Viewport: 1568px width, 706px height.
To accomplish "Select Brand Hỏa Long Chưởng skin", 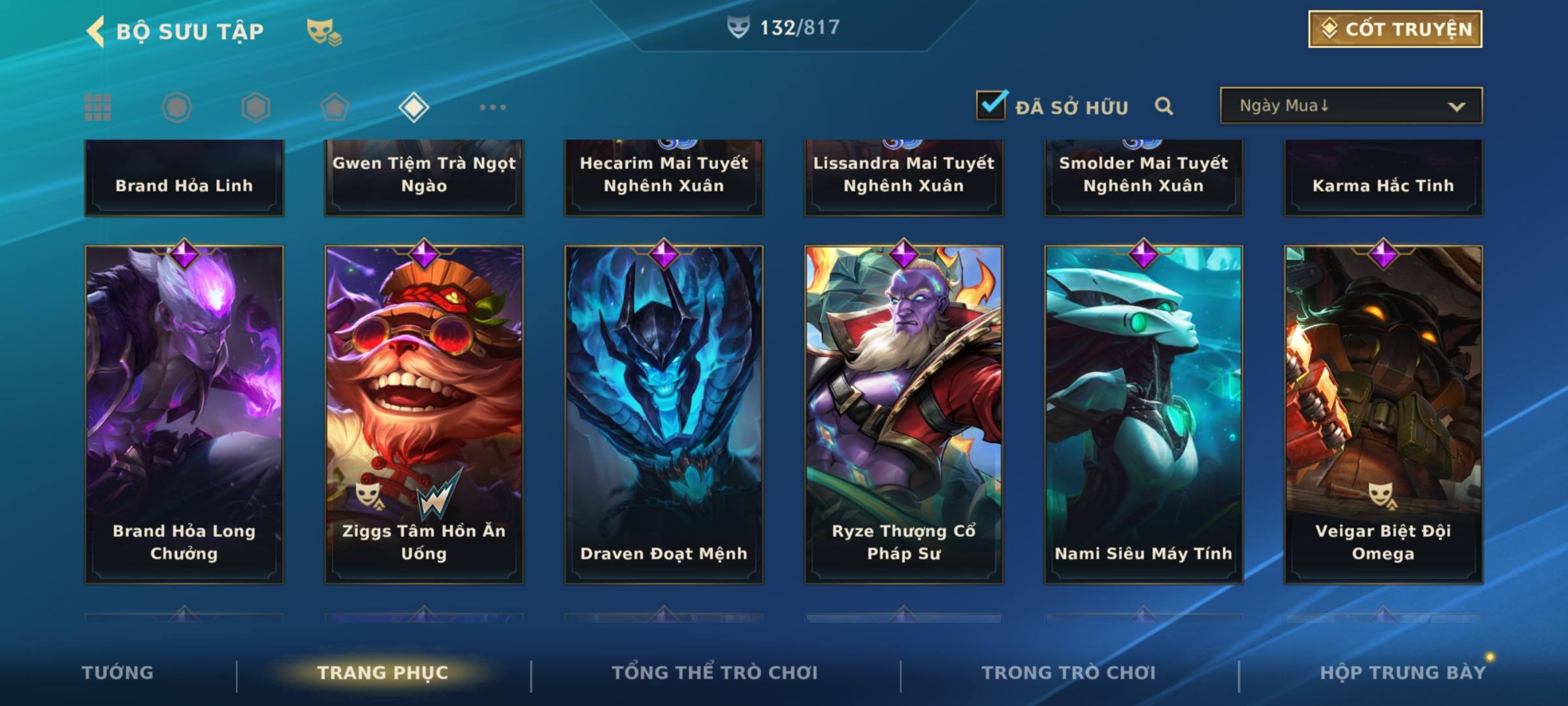I will (x=184, y=414).
